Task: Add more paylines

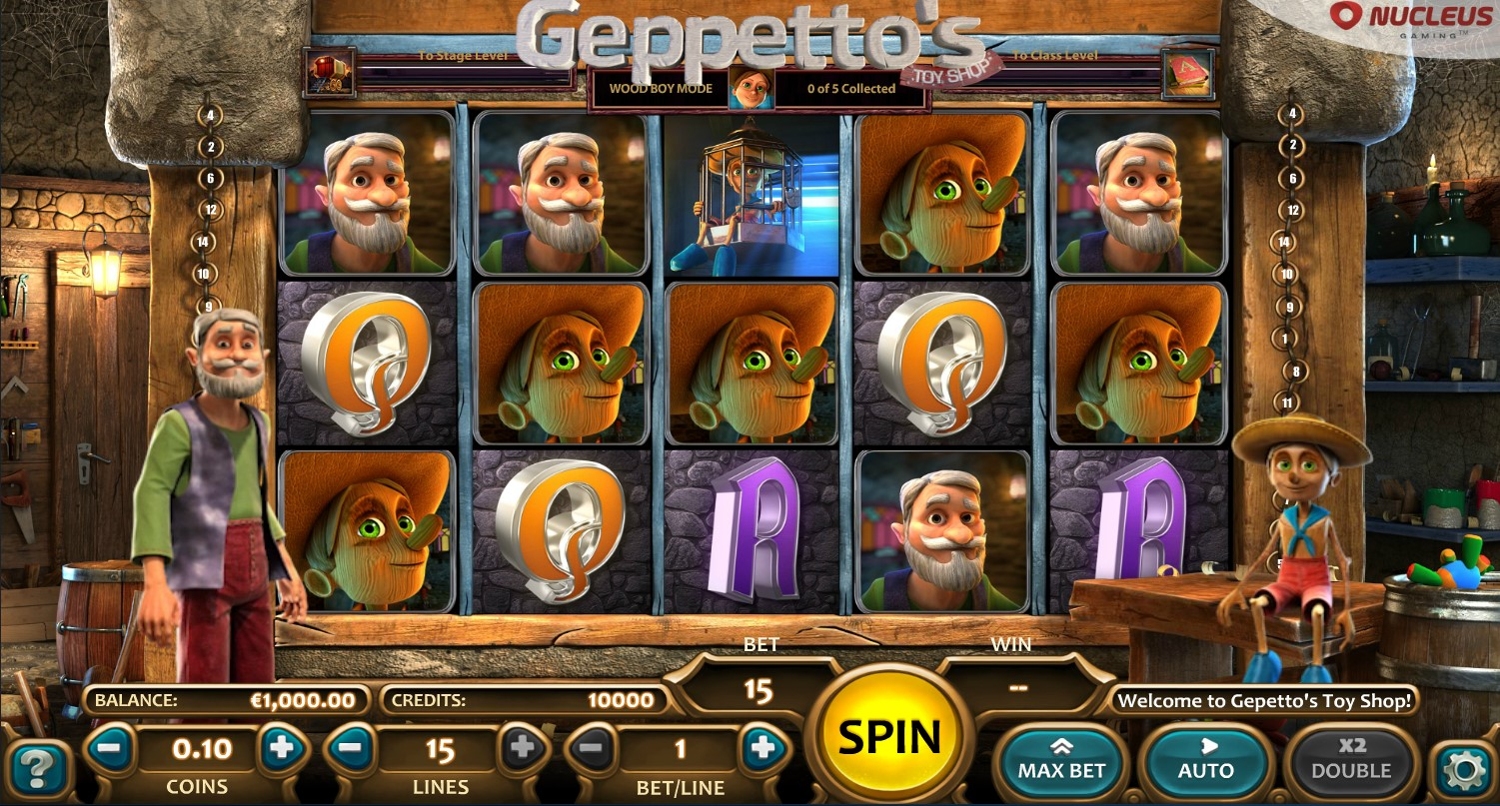Action: point(522,748)
